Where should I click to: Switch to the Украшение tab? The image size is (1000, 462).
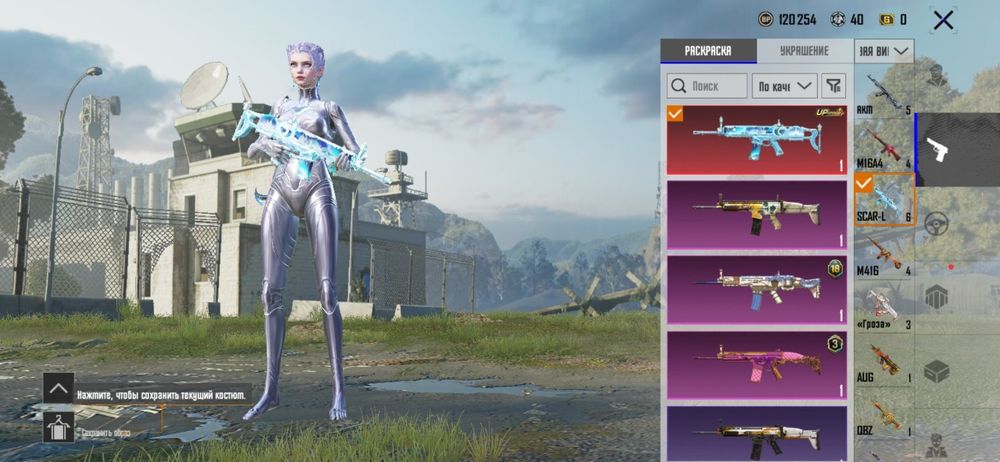click(x=804, y=51)
